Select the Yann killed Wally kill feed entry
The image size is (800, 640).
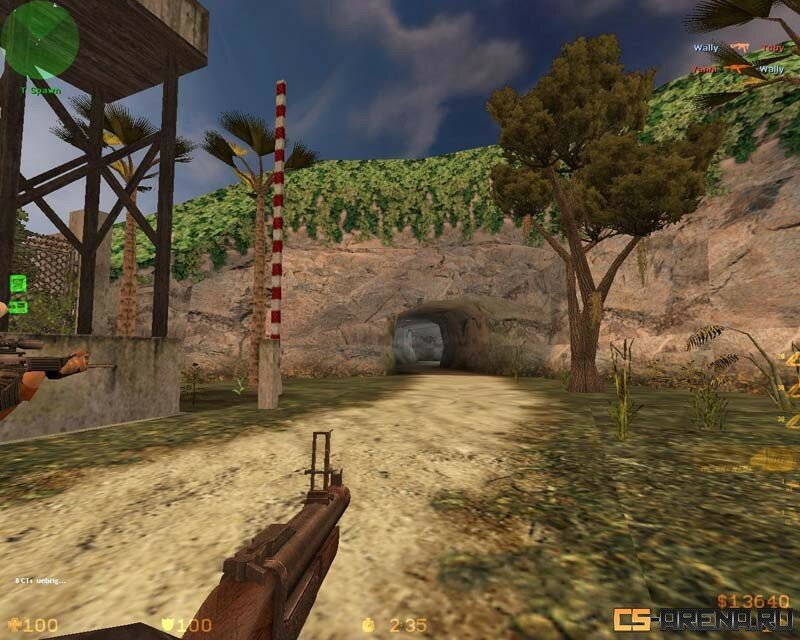pyautogui.click(x=739, y=69)
